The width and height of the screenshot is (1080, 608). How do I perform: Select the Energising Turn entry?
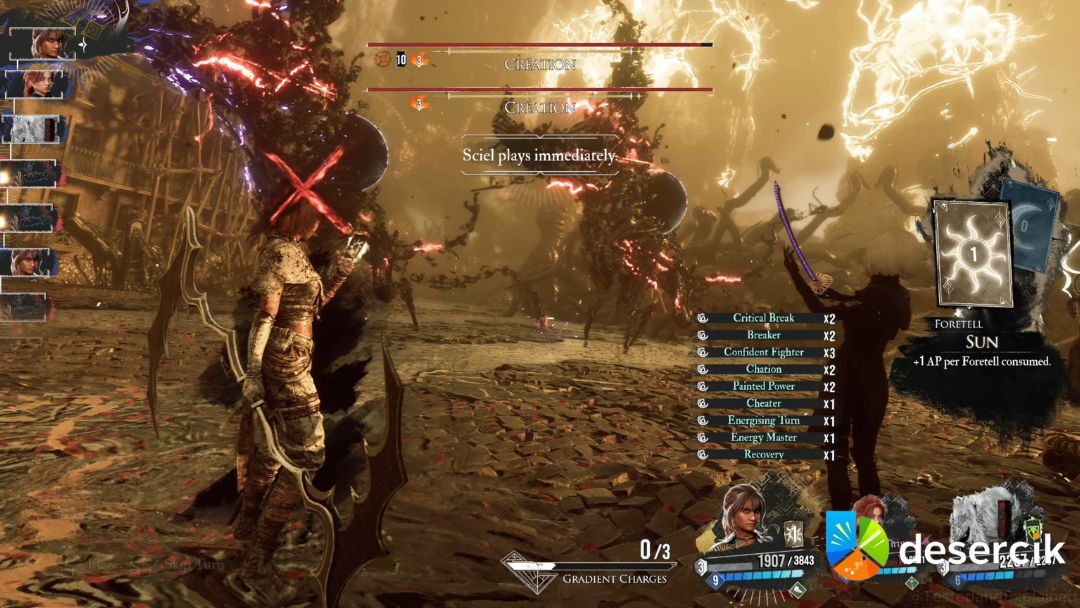[x=764, y=421]
